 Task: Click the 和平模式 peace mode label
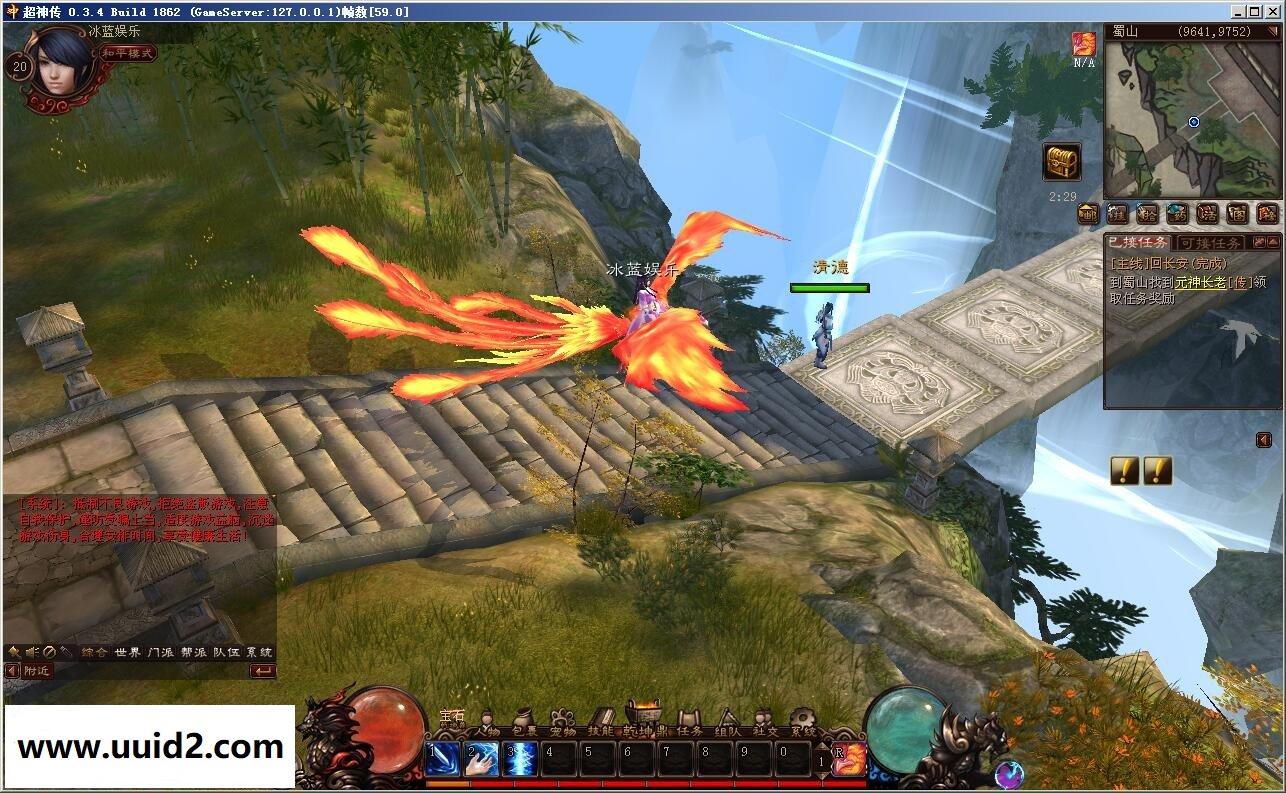click(x=129, y=53)
